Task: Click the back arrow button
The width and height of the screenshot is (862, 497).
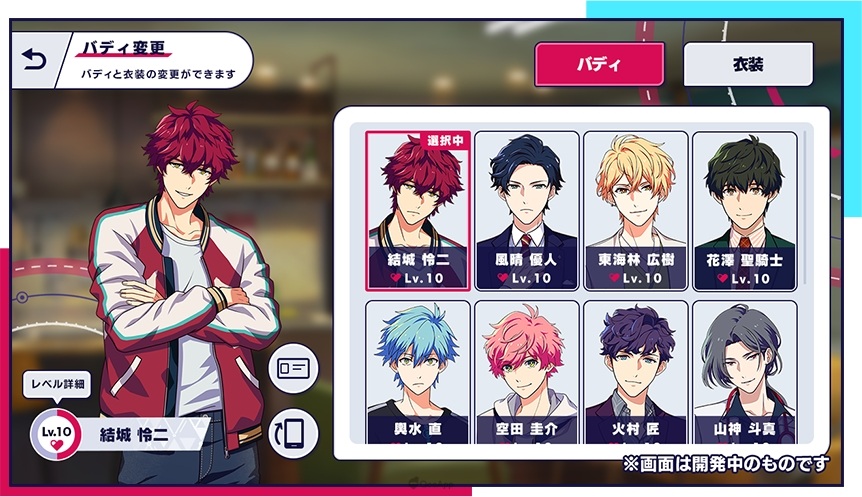Action: 35,60
